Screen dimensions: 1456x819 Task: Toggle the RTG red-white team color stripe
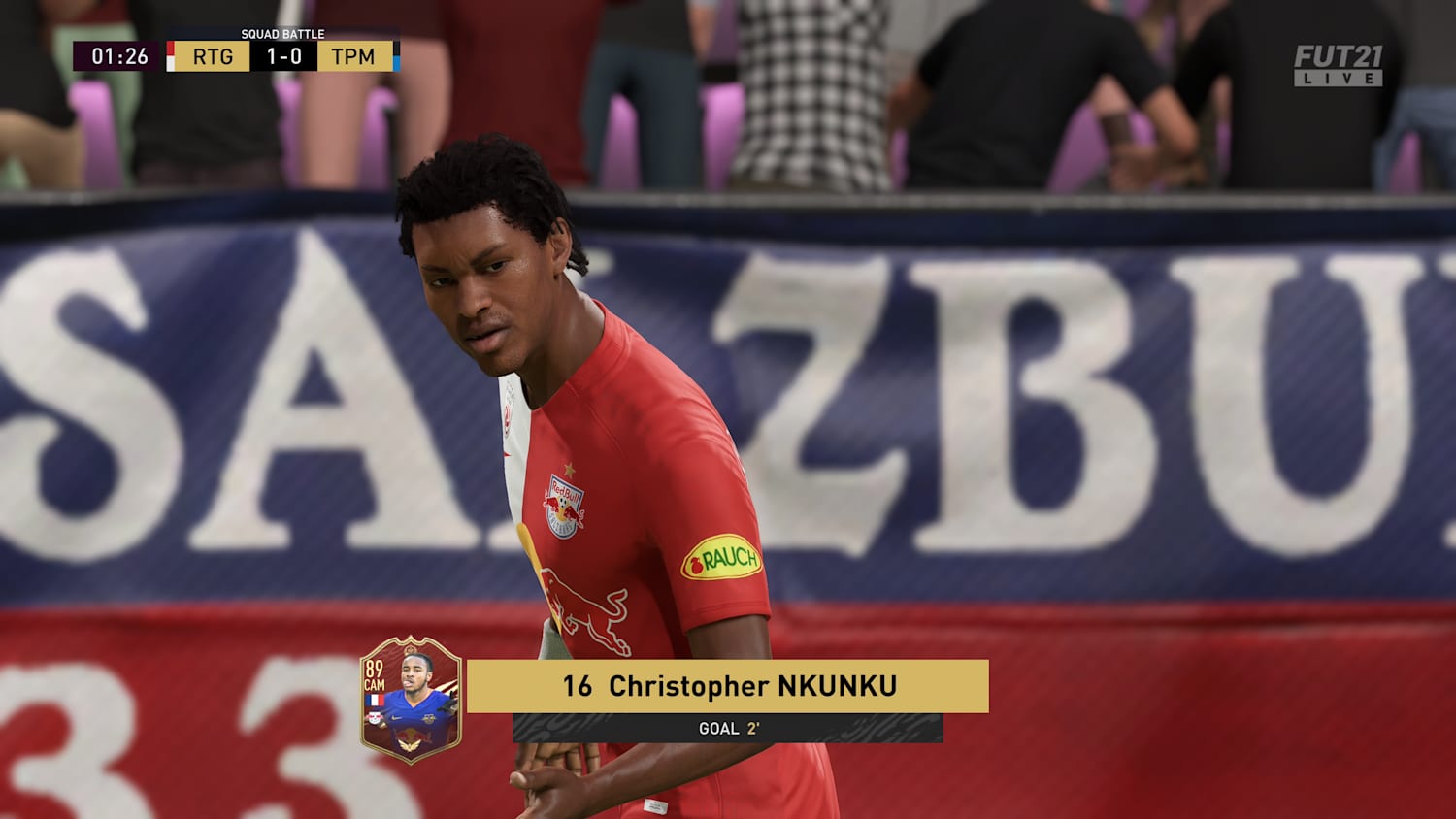tap(171, 55)
